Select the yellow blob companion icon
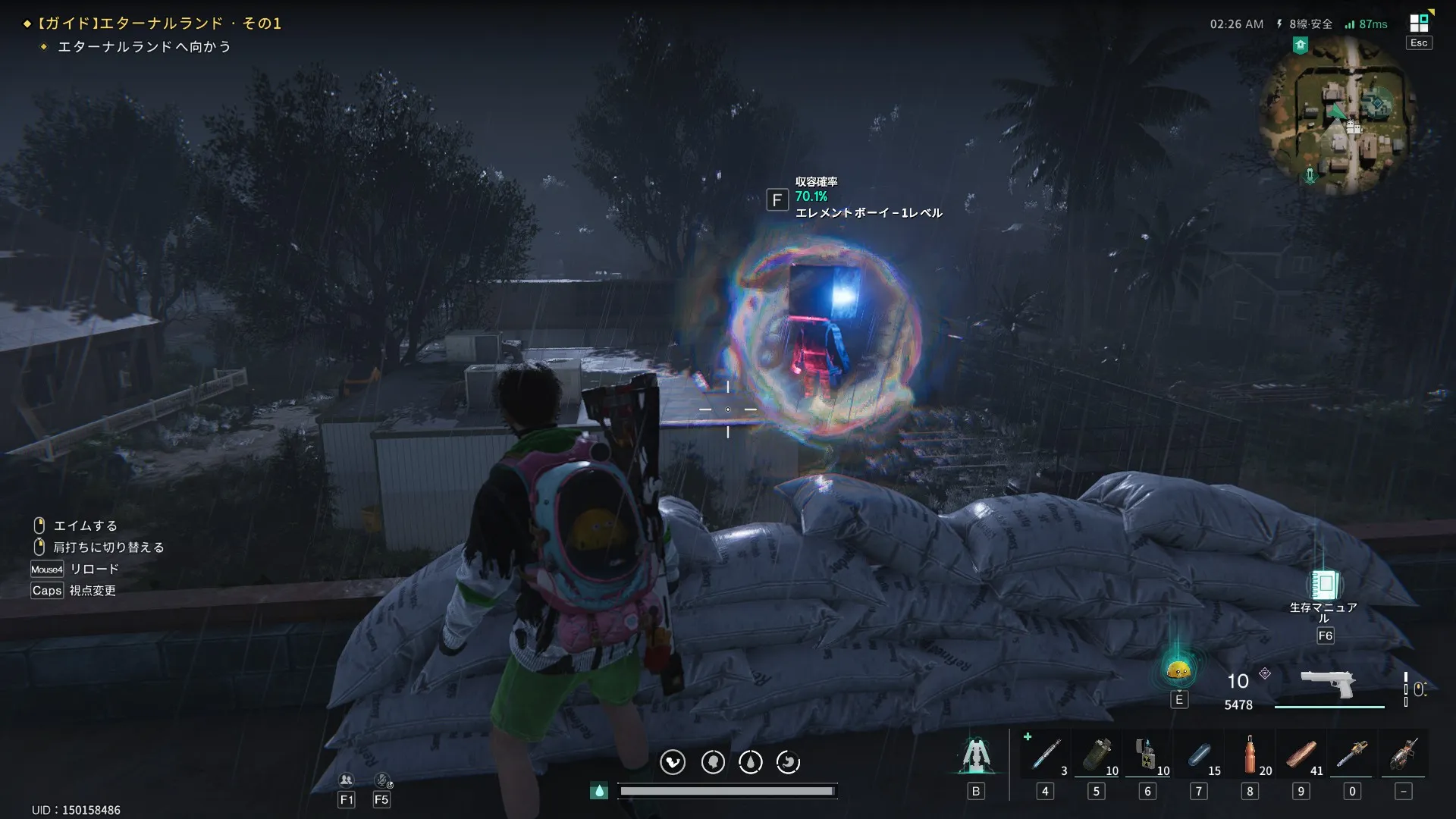1456x819 pixels. [x=1178, y=670]
